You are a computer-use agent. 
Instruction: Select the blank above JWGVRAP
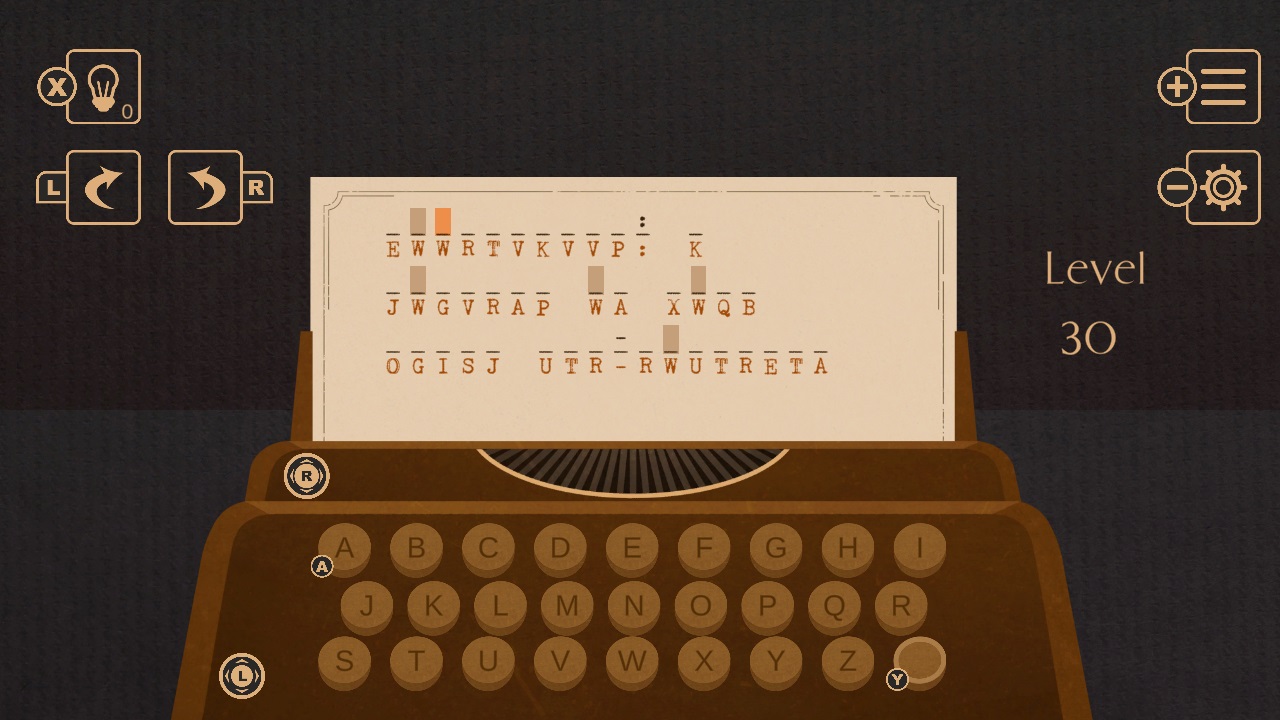click(x=418, y=280)
